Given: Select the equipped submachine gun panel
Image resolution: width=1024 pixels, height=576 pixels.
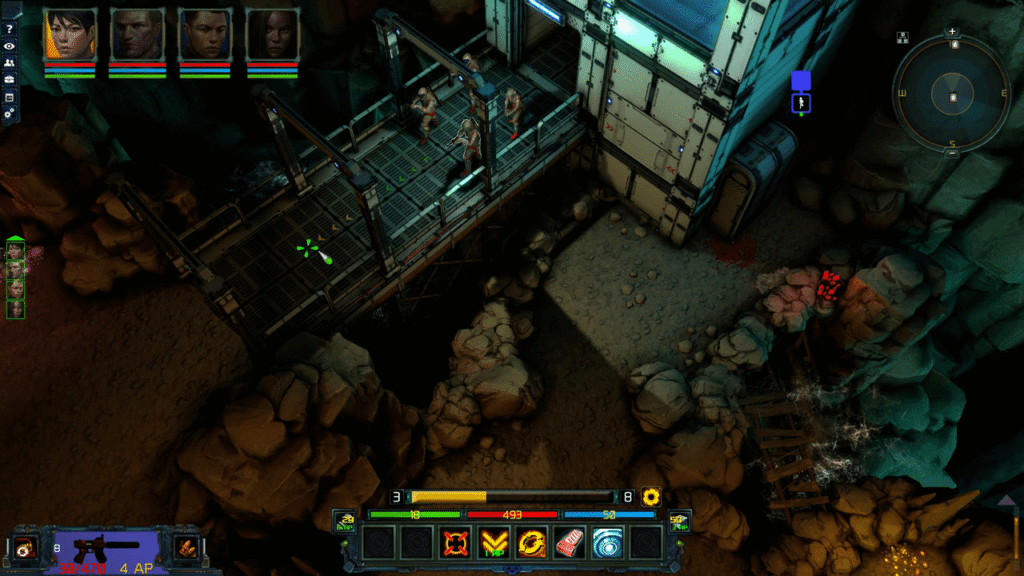Looking at the screenshot, I should (x=104, y=549).
